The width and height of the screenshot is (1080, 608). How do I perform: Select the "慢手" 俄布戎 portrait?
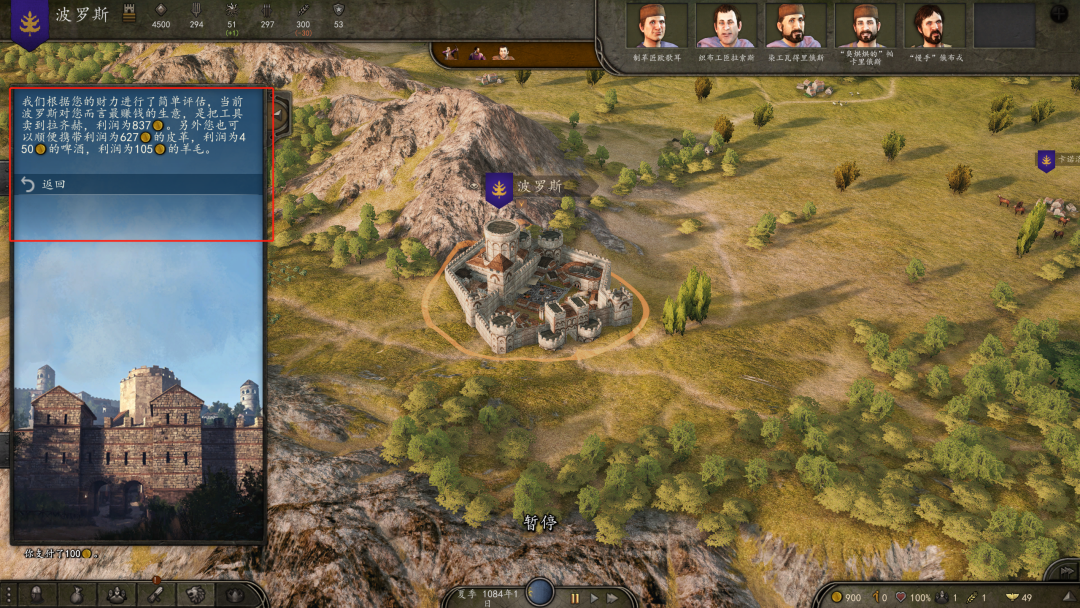click(x=934, y=26)
